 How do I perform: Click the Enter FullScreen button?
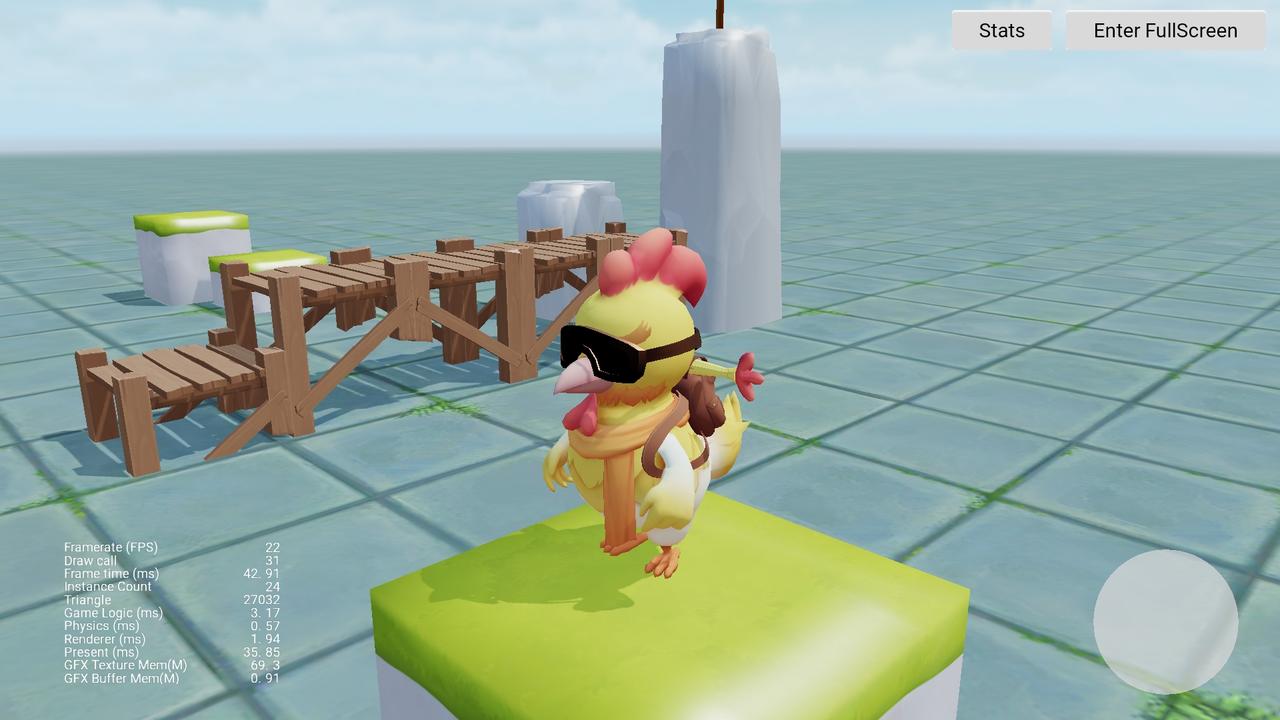(1164, 30)
